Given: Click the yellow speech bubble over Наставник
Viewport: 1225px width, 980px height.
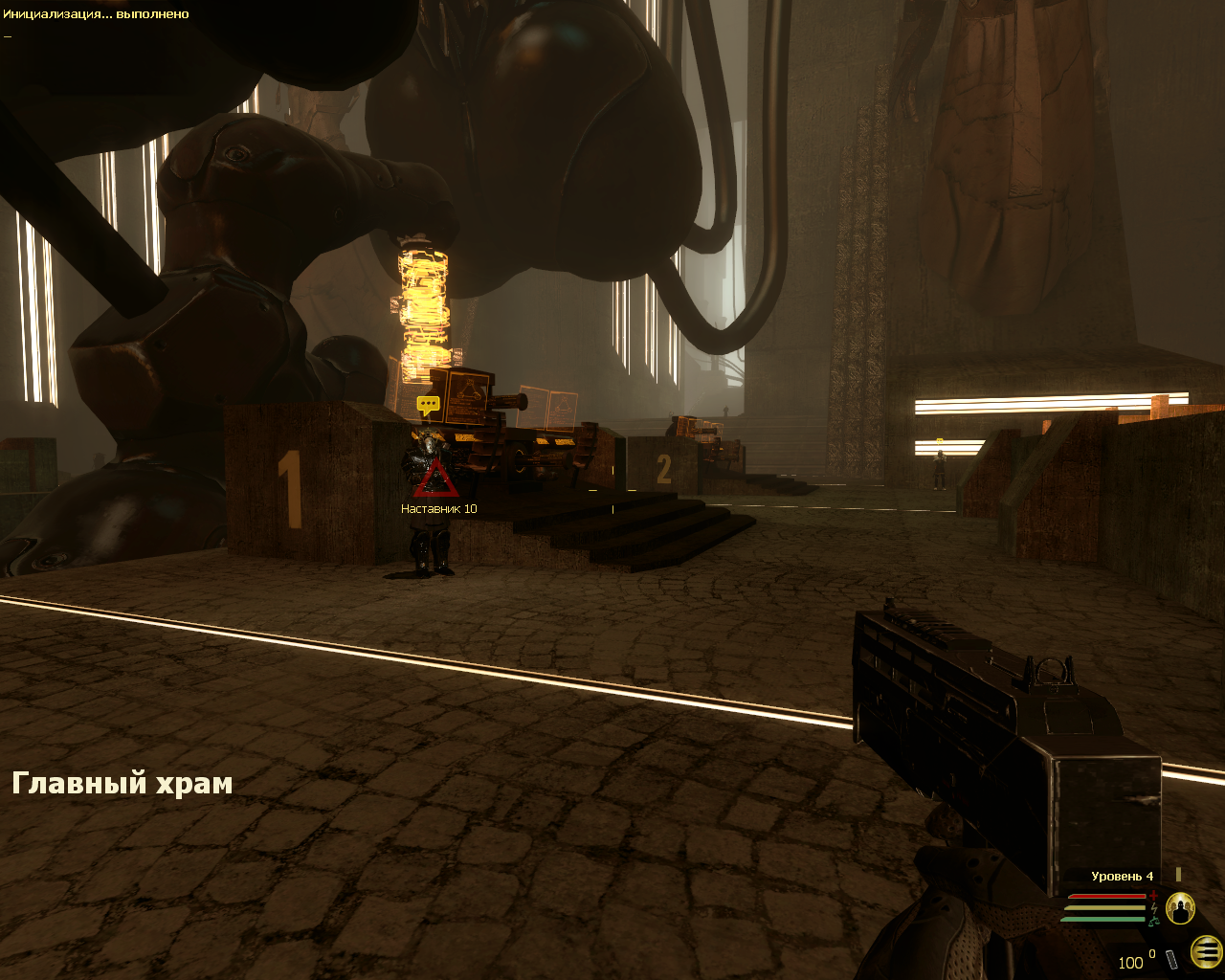Looking at the screenshot, I should pyautogui.click(x=428, y=405).
